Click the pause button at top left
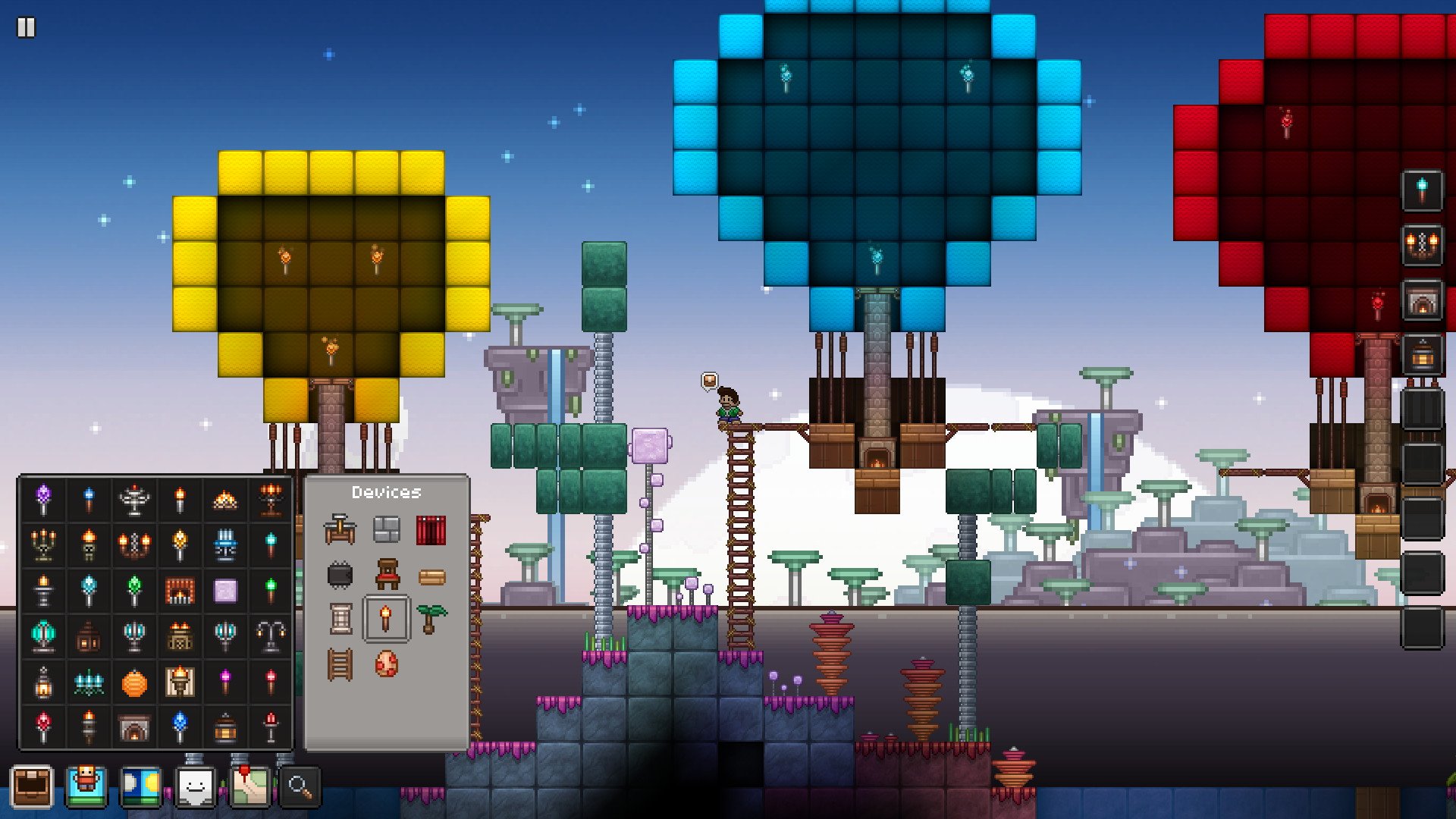Screen dimensions: 1456x819 coord(27,27)
